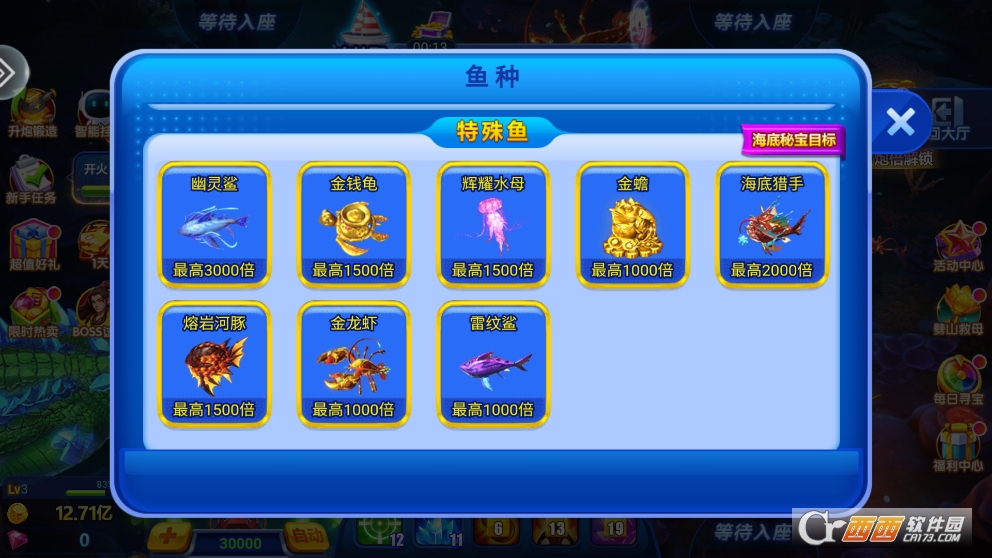Select the 金钱龟 golden turtle card

[x=354, y=224]
